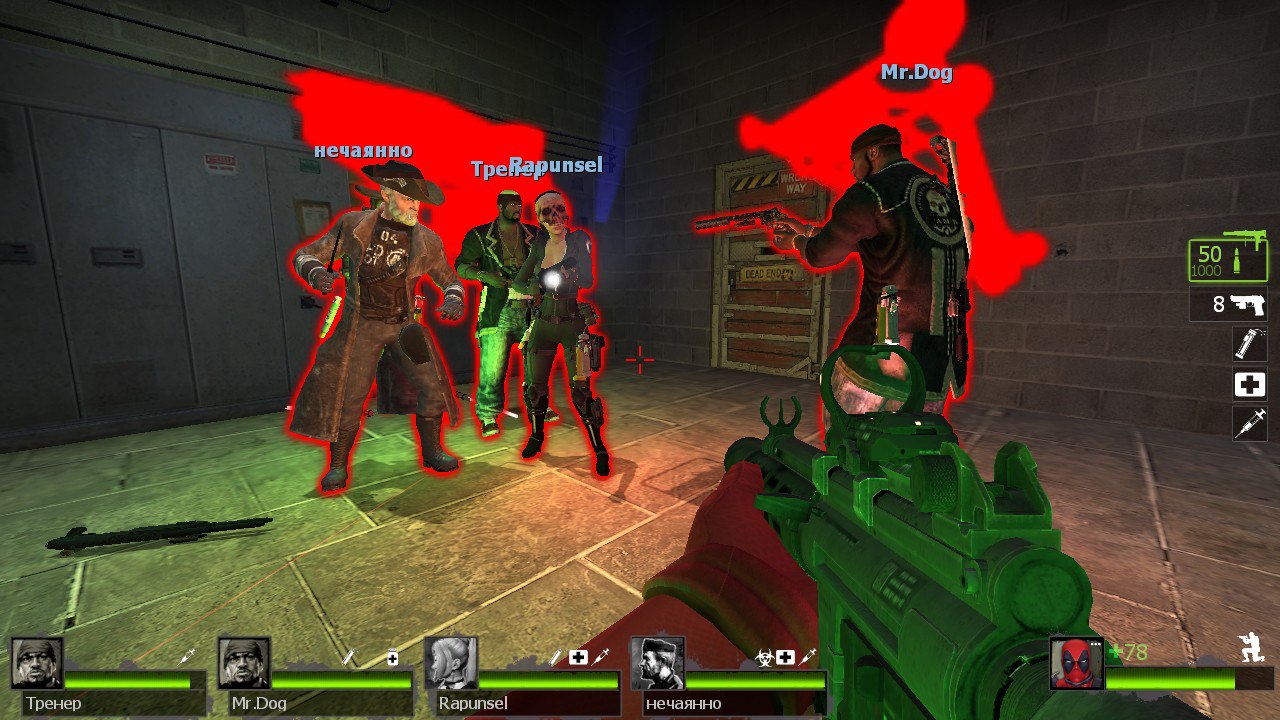Select the adrenaline syringe slot
Image resolution: width=1280 pixels, height=720 pixels.
(x=1249, y=422)
